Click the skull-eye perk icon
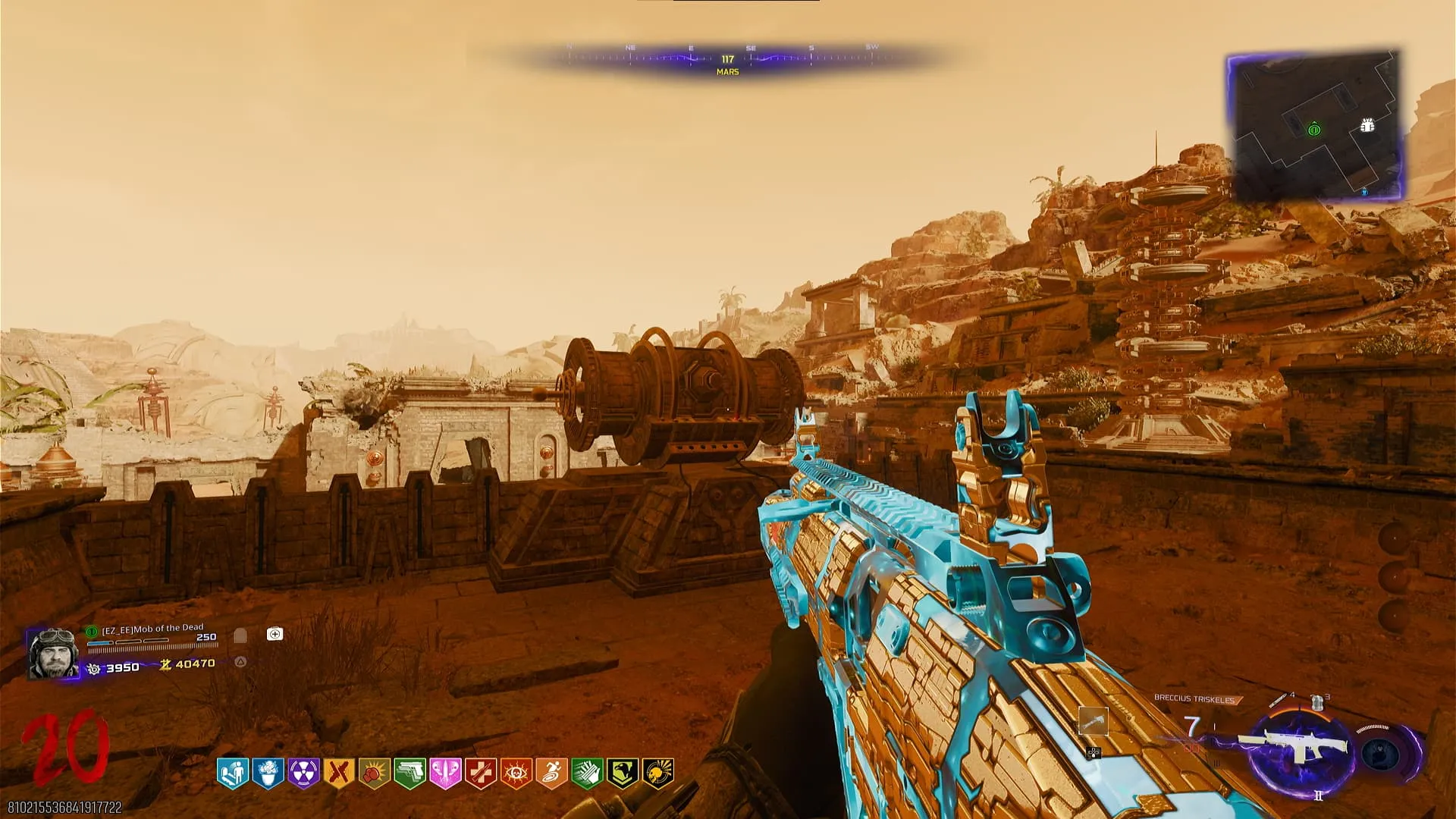1456x819 pixels. pos(516,773)
